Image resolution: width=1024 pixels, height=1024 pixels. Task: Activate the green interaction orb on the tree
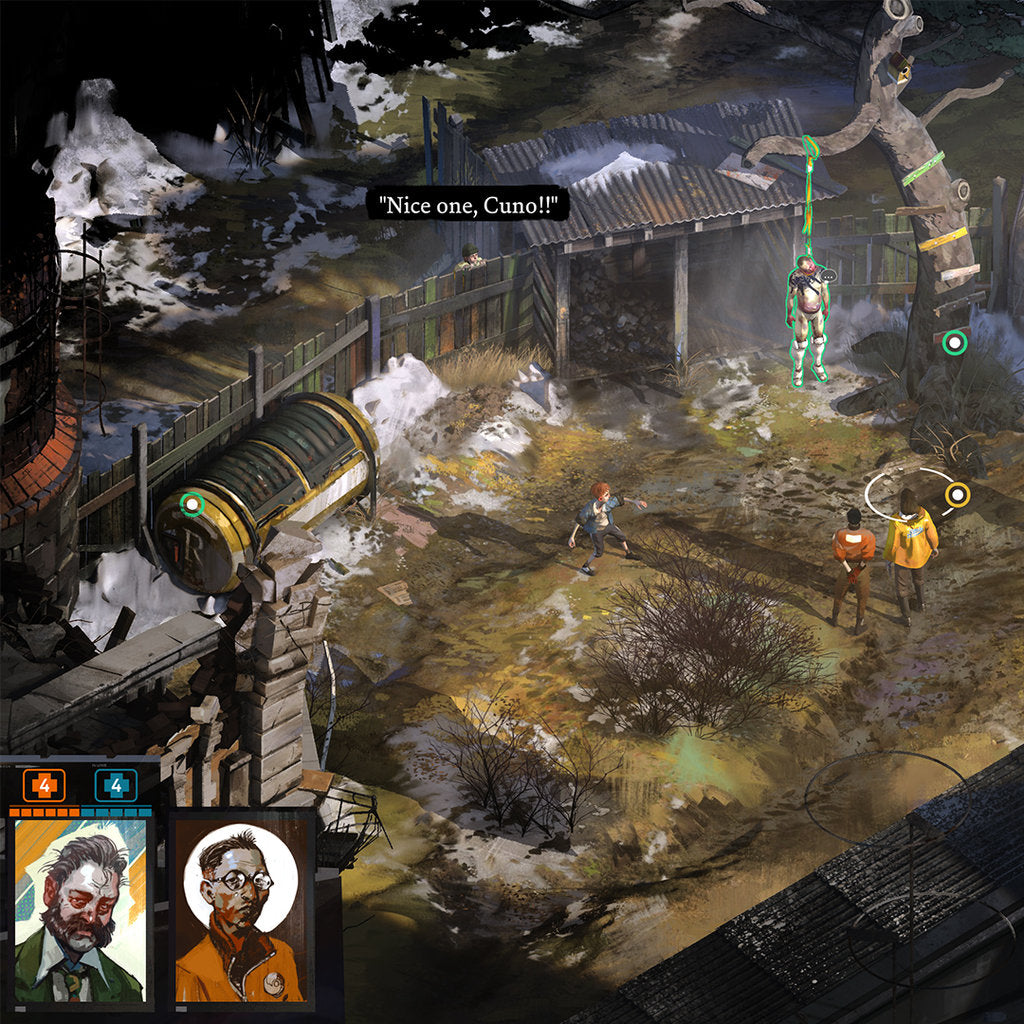(955, 343)
